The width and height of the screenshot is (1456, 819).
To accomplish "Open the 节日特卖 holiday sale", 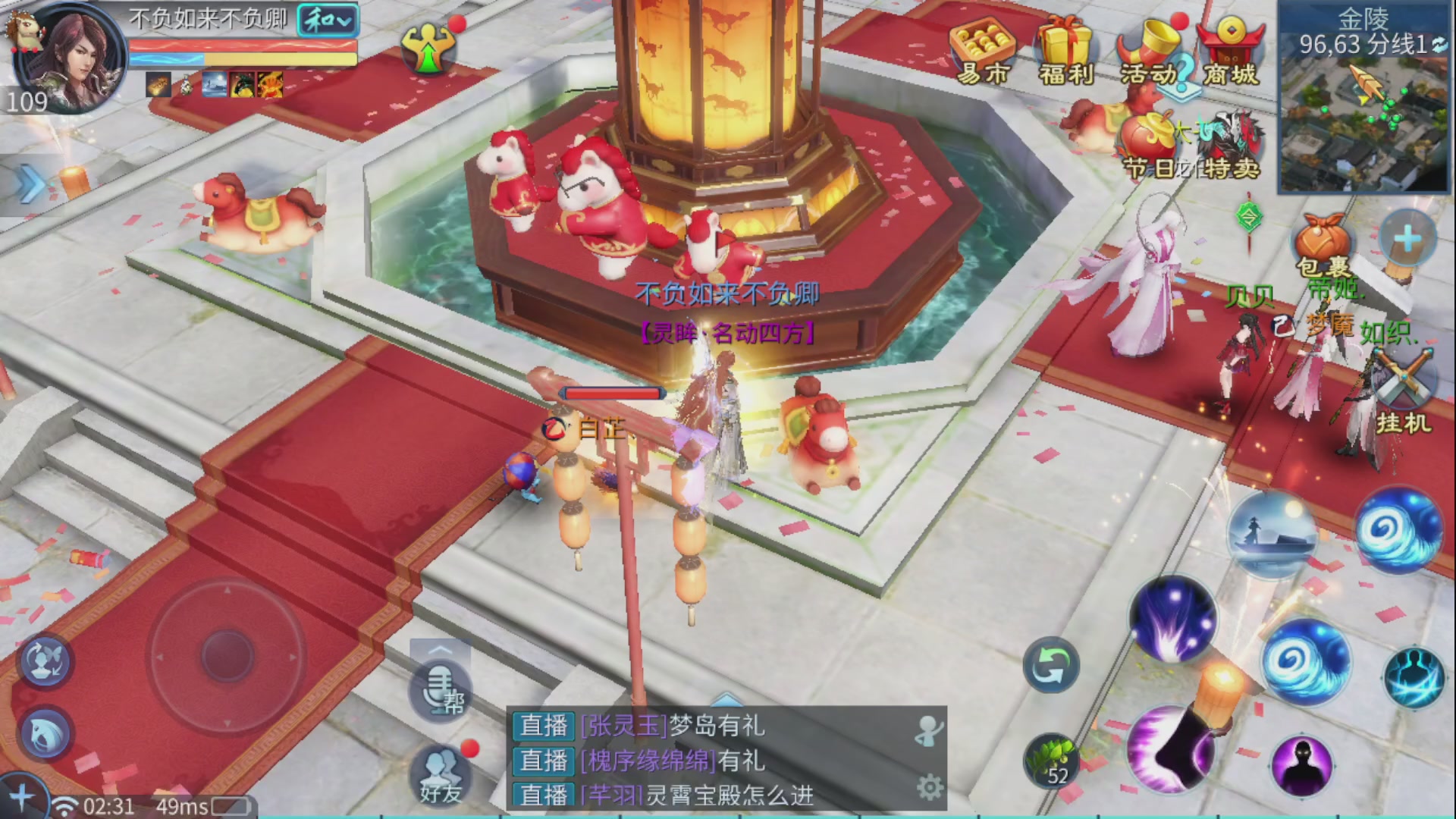I will tap(1191, 148).
